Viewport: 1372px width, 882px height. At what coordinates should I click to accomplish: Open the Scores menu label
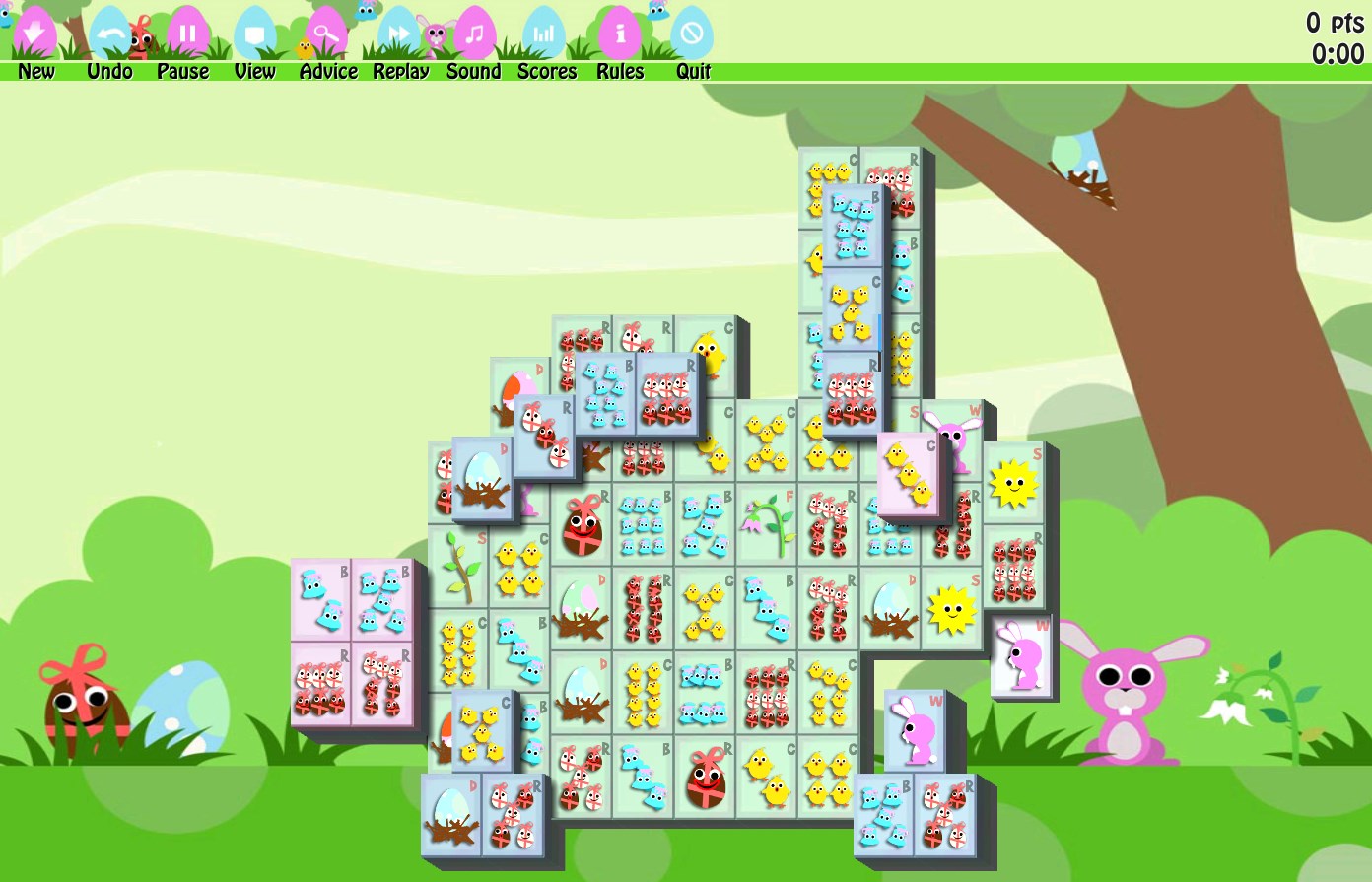(546, 71)
